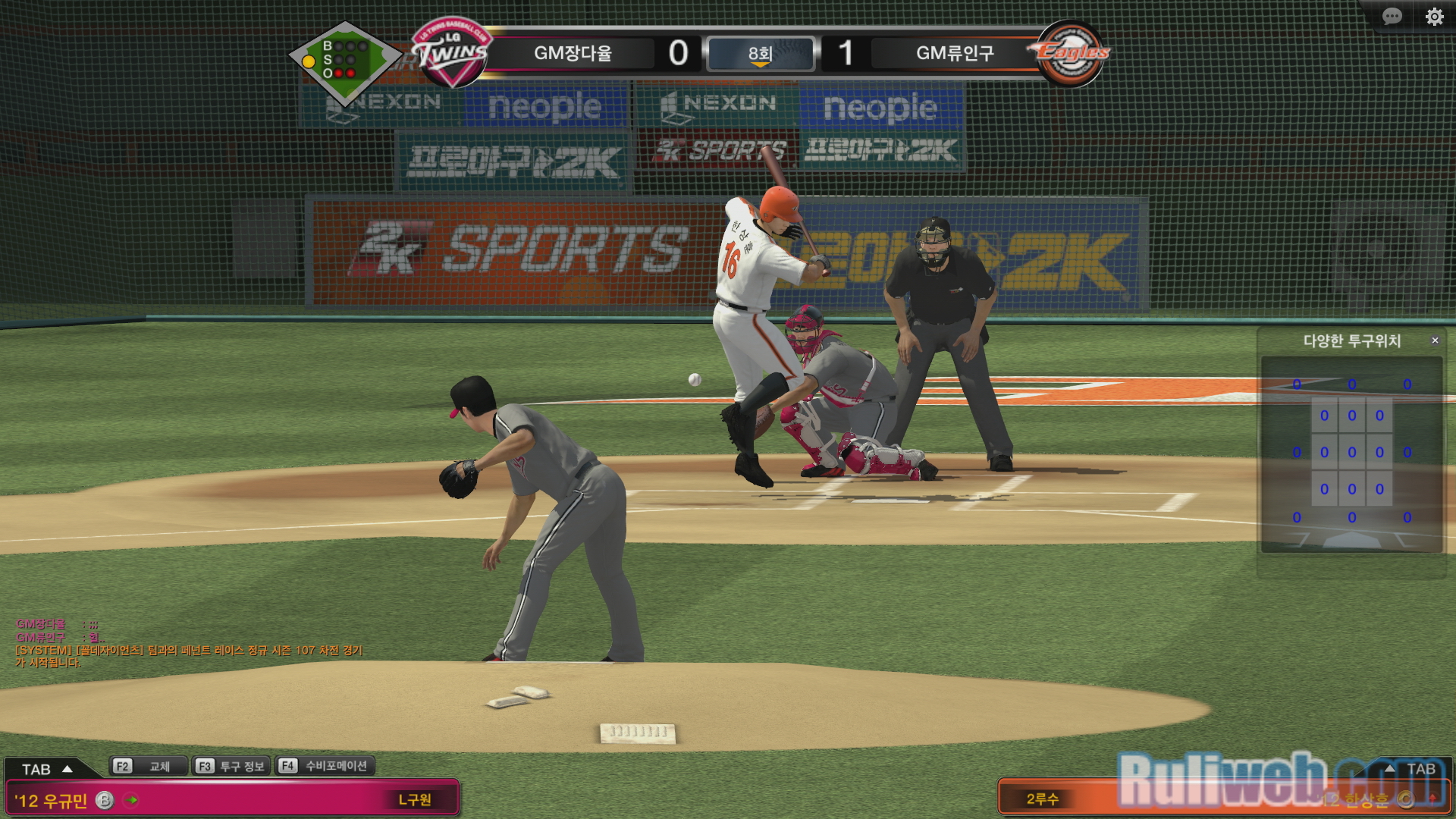Expand the batter-side TAB panel
Viewport: 1456px width, 819px height.
[1410, 769]
